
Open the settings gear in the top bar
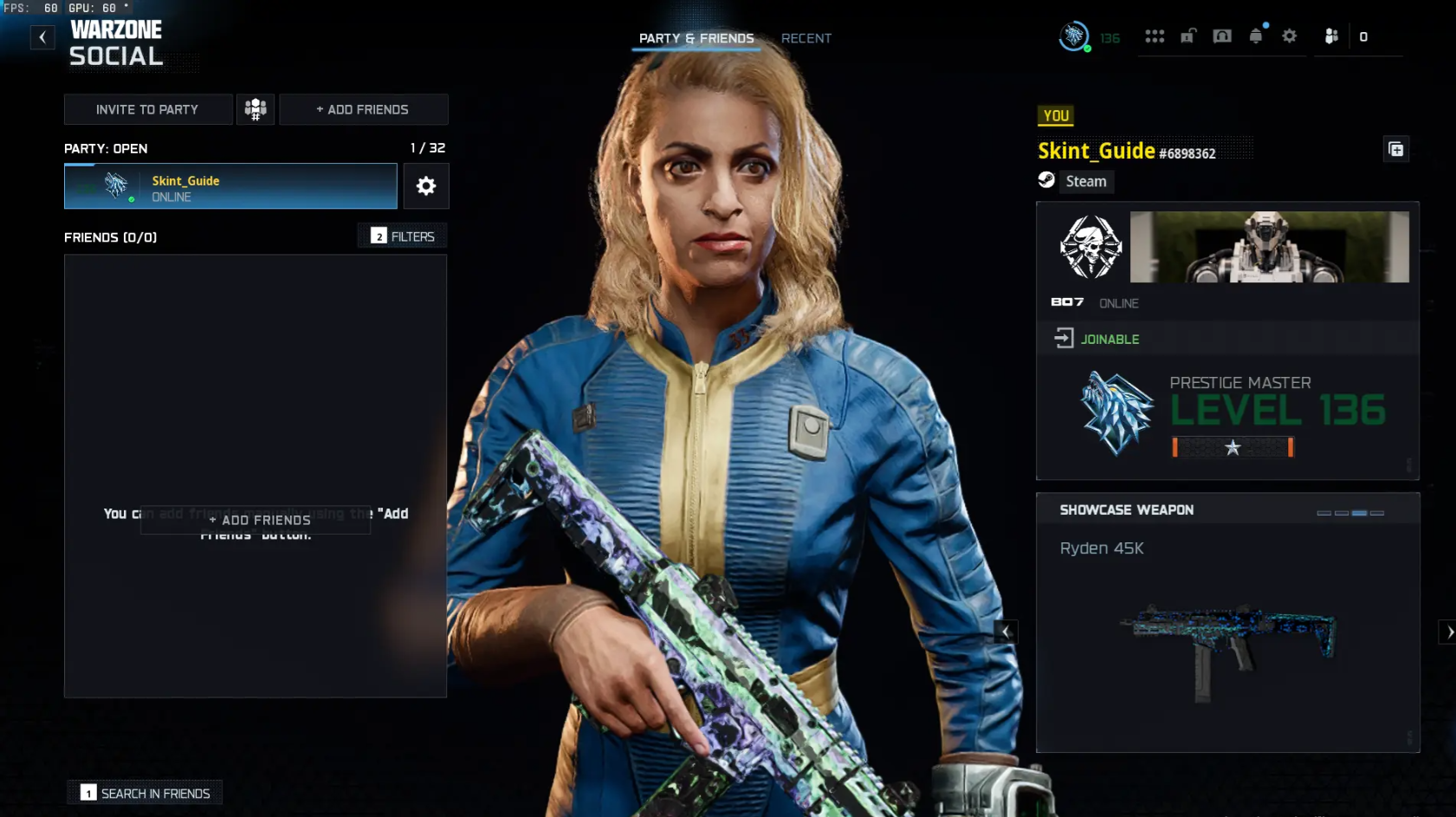pos(1290,36)
